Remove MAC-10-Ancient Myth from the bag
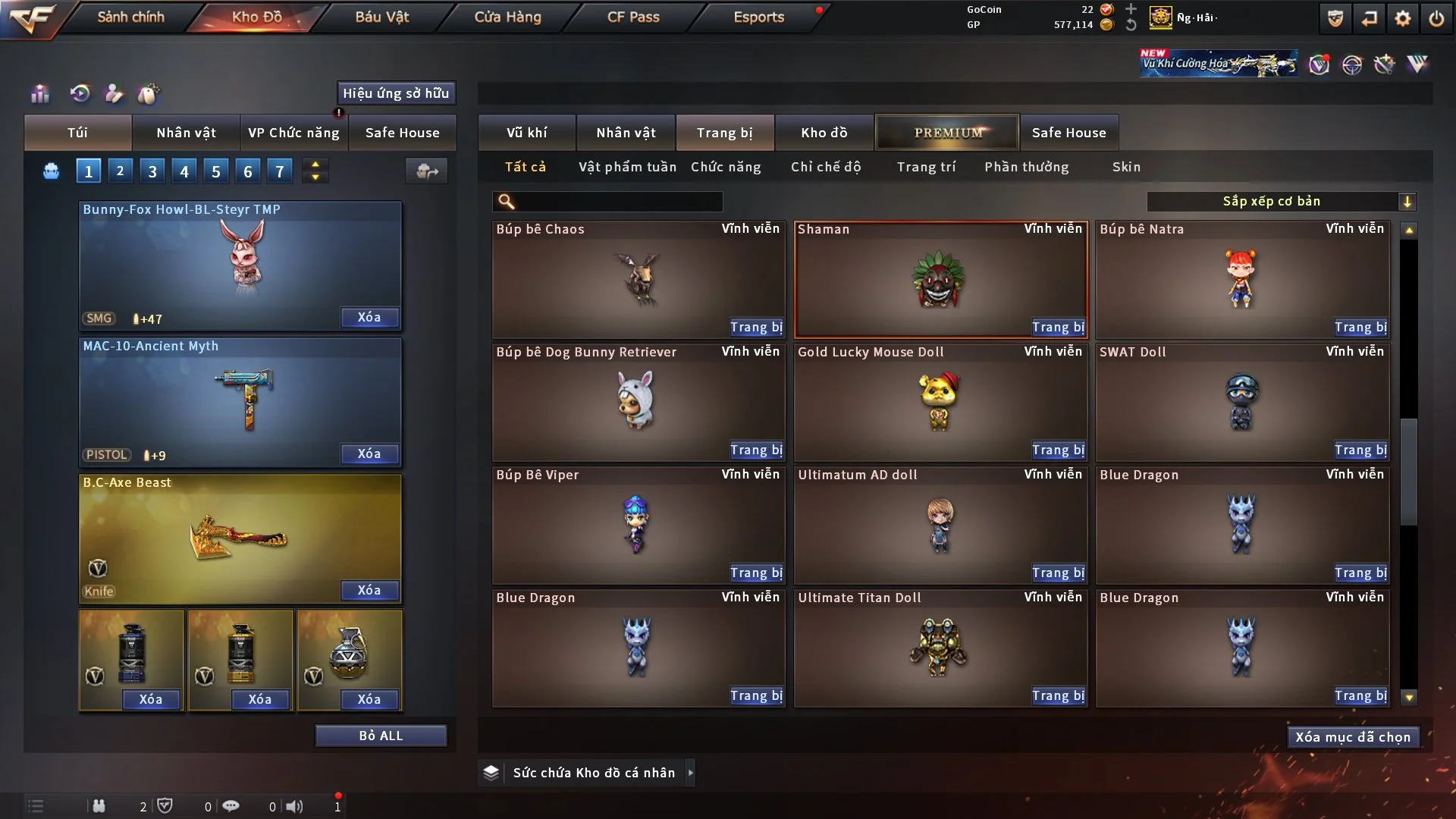 [x=369, y=453]
